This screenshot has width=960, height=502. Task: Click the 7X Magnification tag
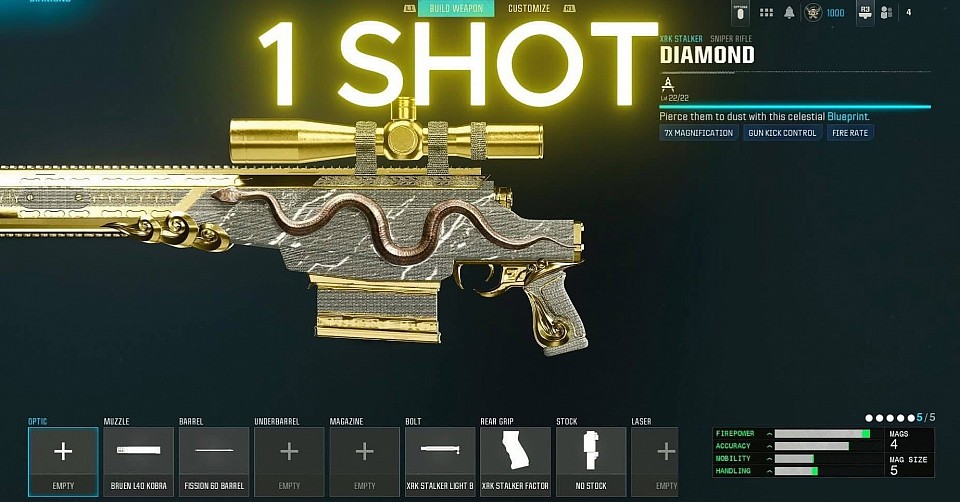pos(698,133)
